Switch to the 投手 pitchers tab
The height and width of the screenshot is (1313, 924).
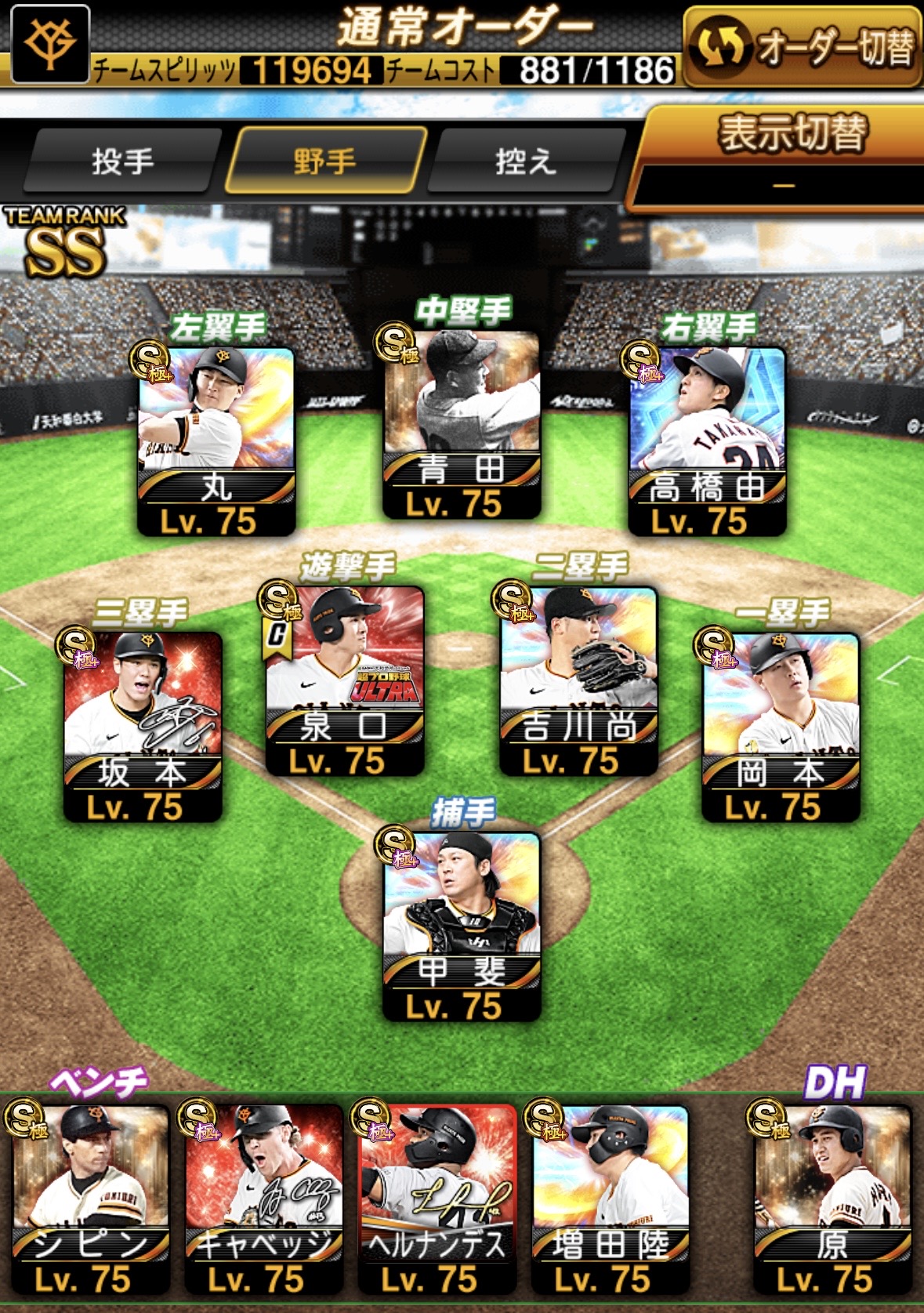tap(121, 162)
